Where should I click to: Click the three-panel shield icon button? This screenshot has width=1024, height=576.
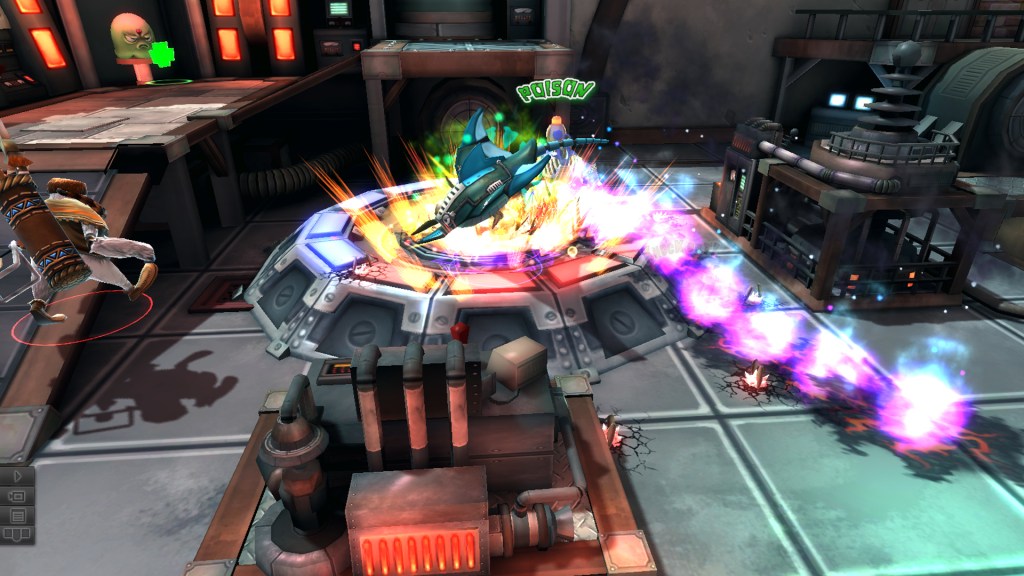(17, 534)
